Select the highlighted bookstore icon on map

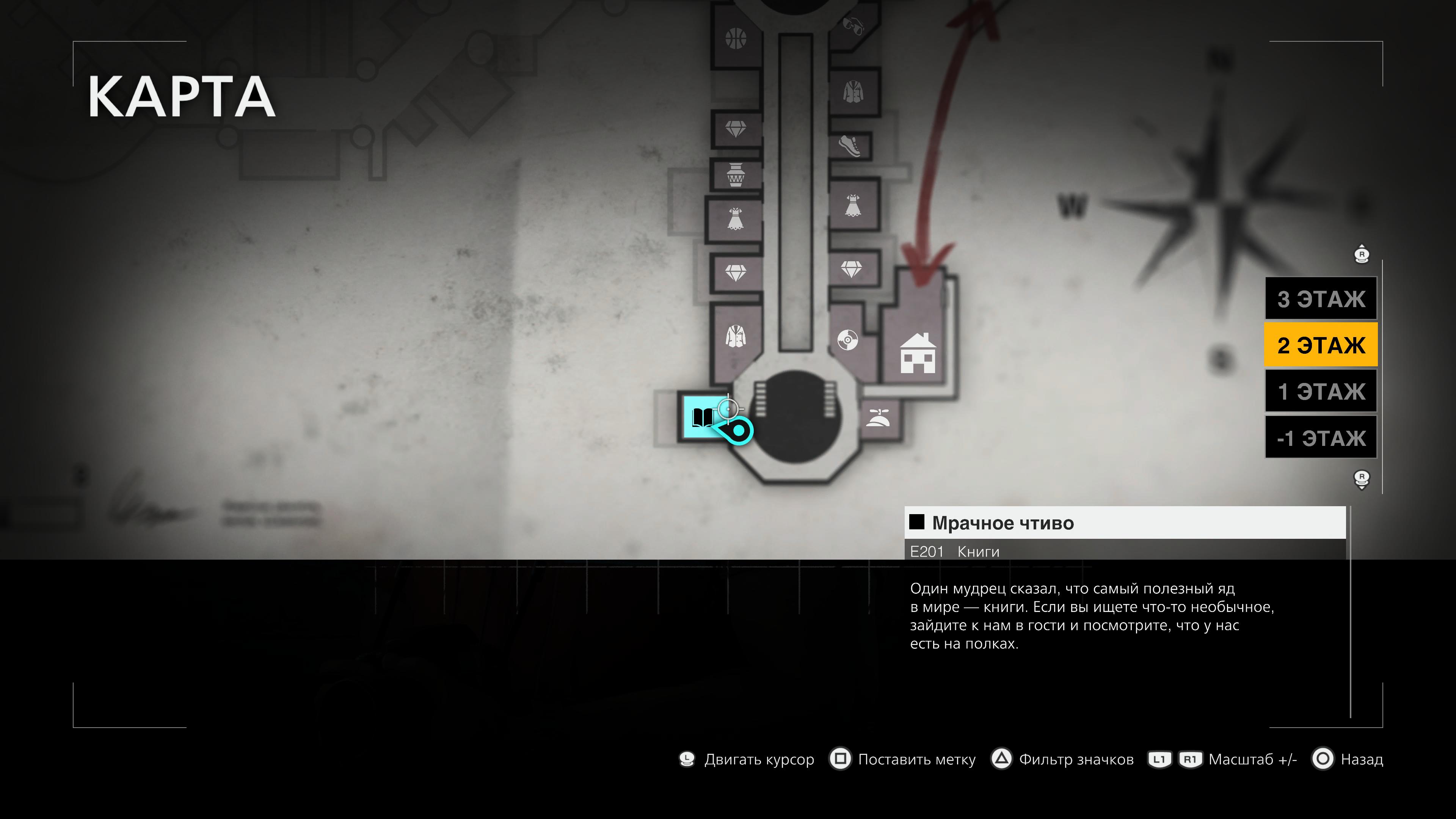point(702,418)
